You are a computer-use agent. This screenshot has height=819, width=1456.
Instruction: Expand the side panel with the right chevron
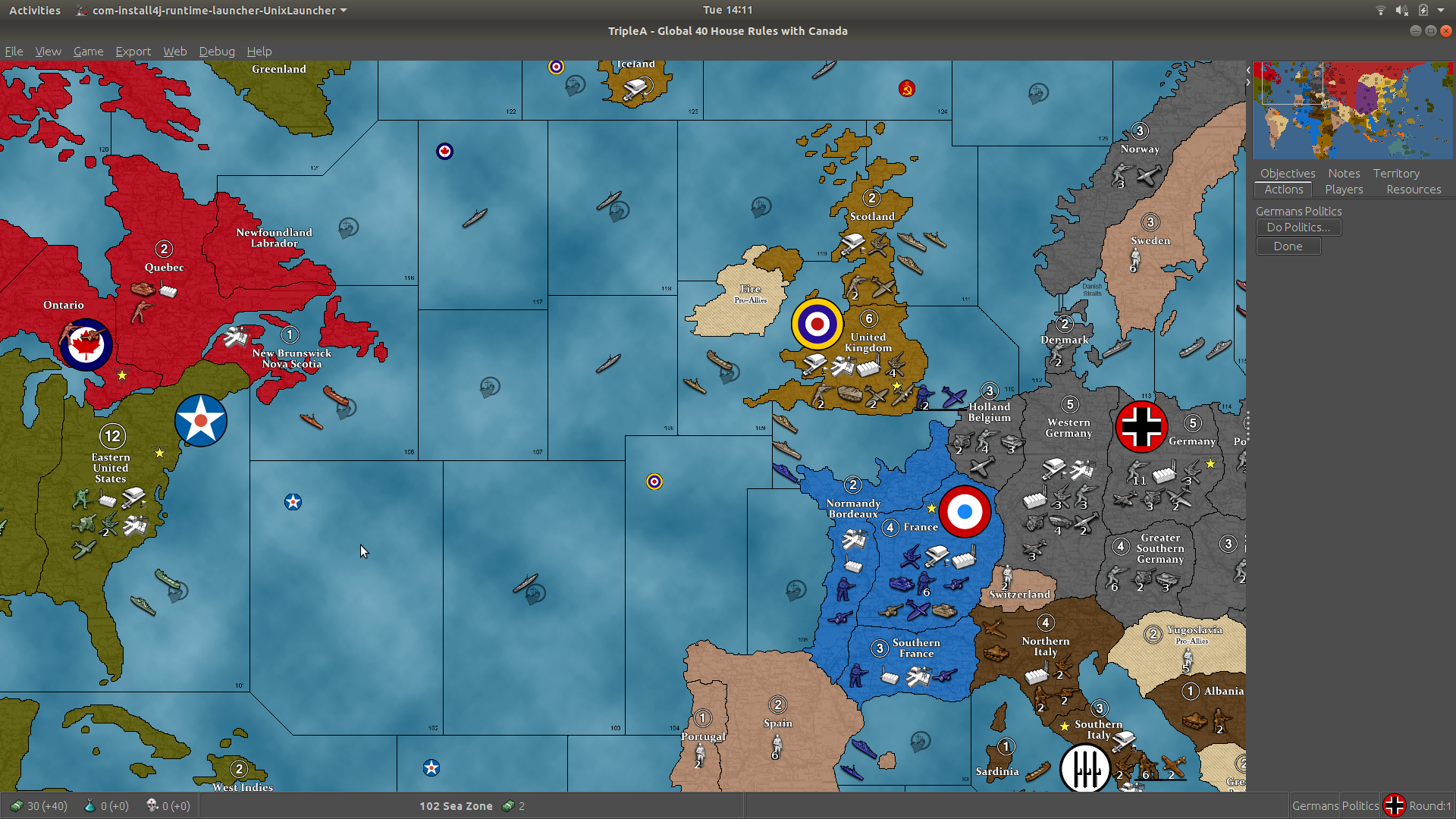(x=1247, y=80)
